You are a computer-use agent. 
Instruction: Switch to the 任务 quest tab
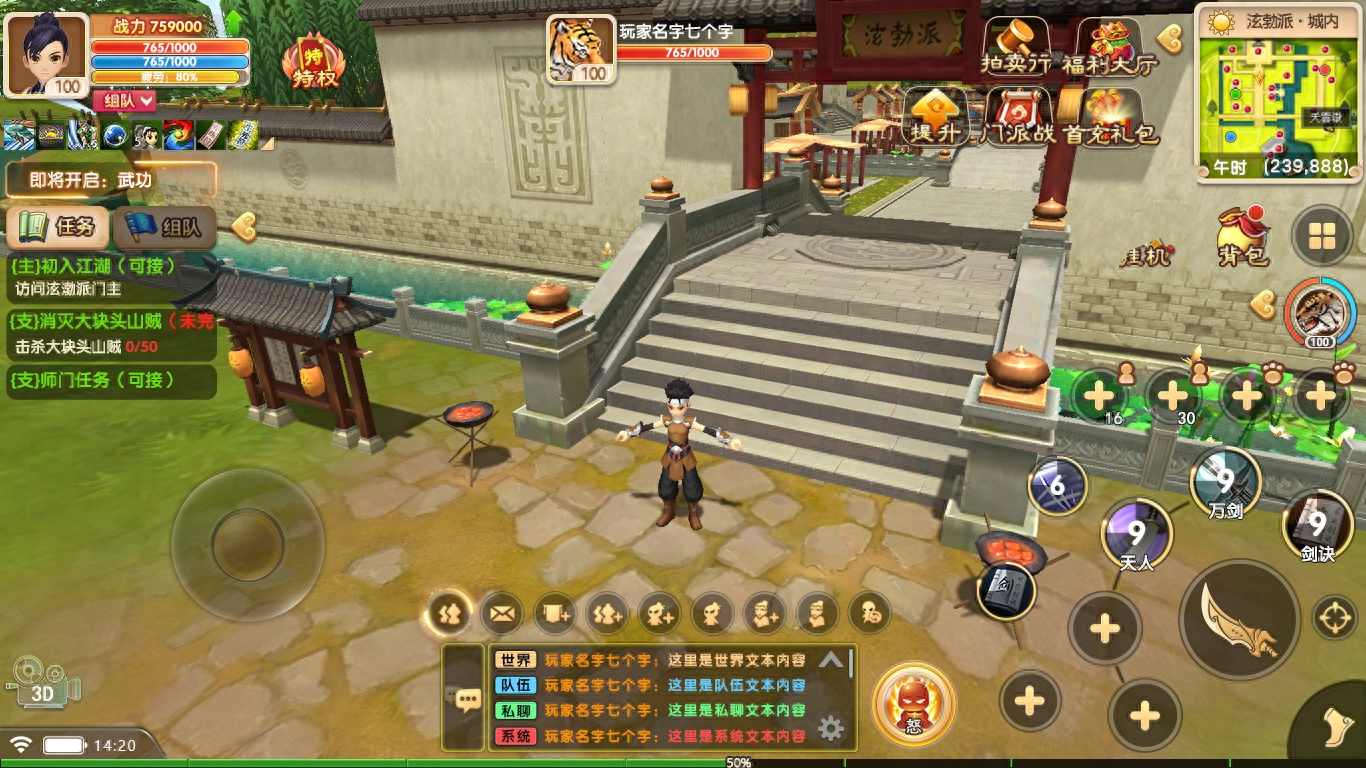coord(58,227)
